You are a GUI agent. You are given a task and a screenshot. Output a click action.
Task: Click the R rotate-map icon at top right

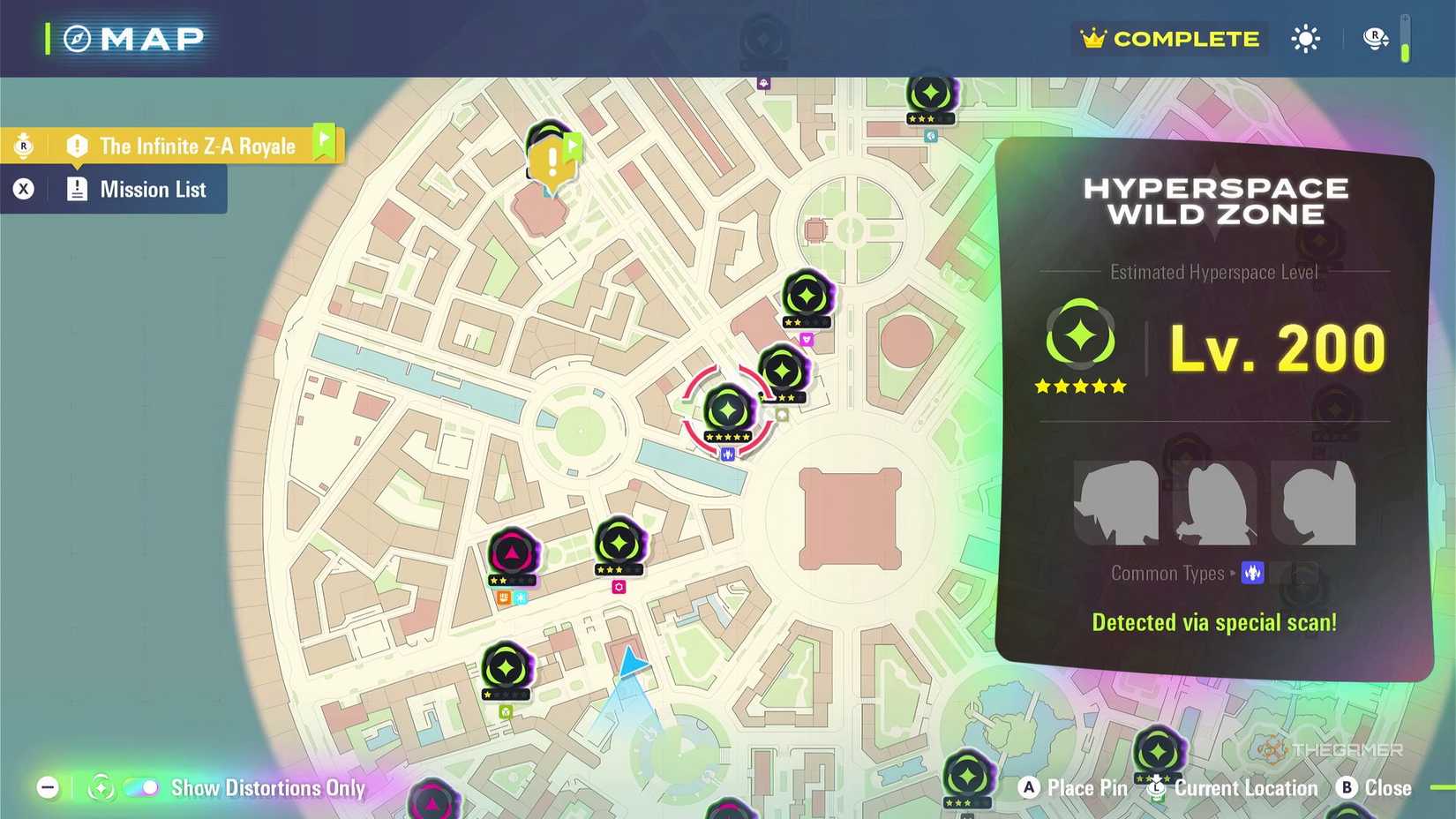coord(1374,39)
